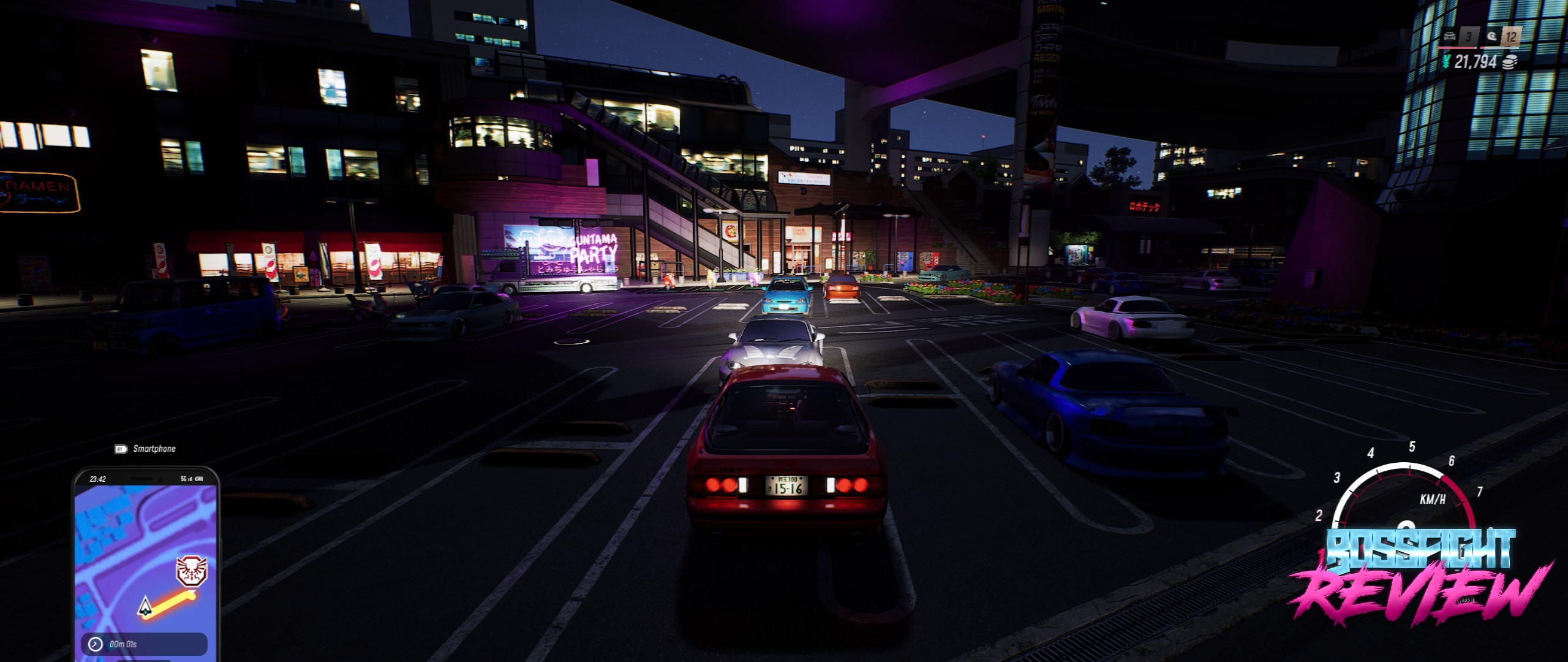
Task: Click the player arrow on the minimap
Action: click(146, 606)
